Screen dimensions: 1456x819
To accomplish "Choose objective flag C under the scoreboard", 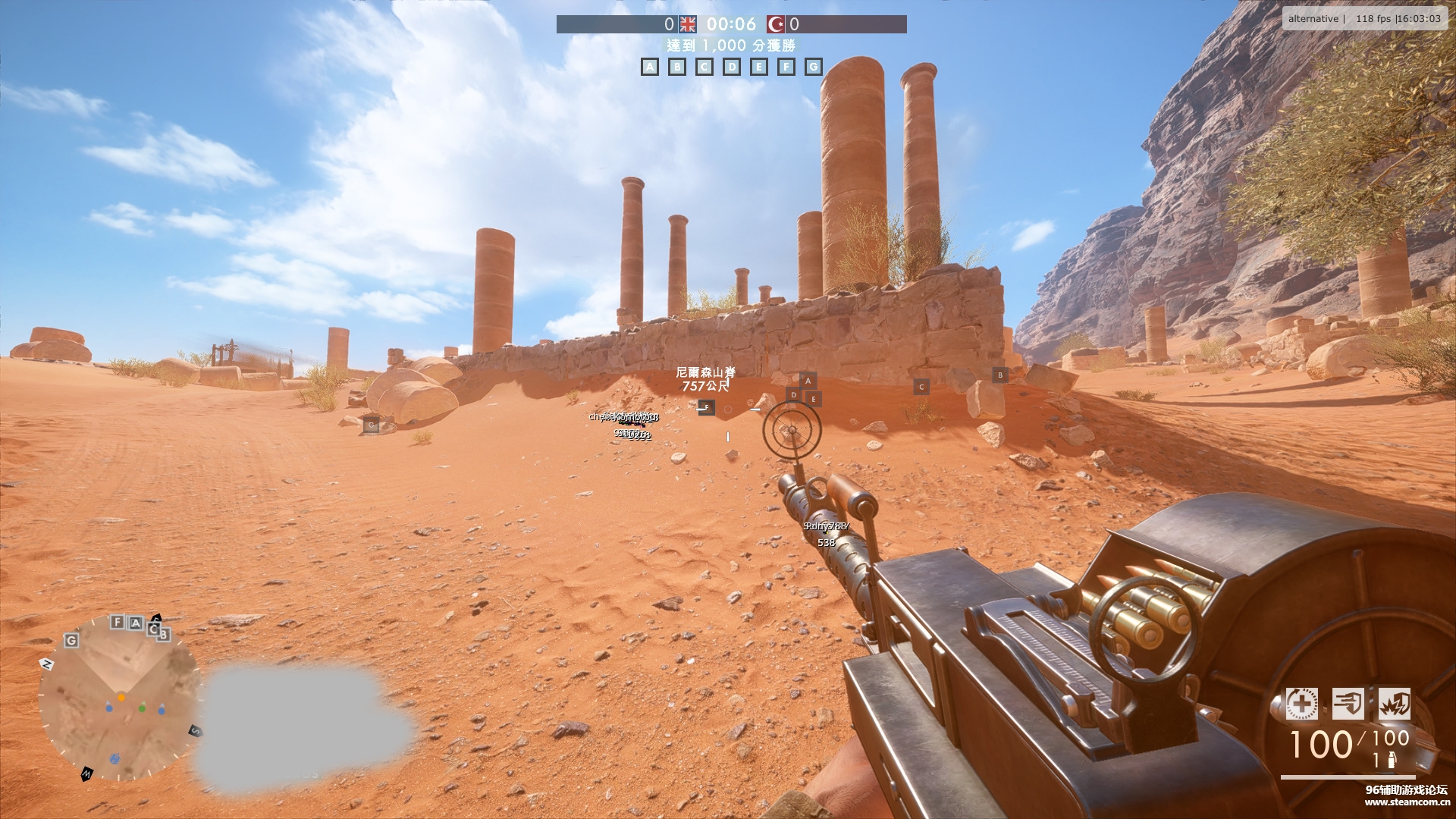I will tap(704, 67).
